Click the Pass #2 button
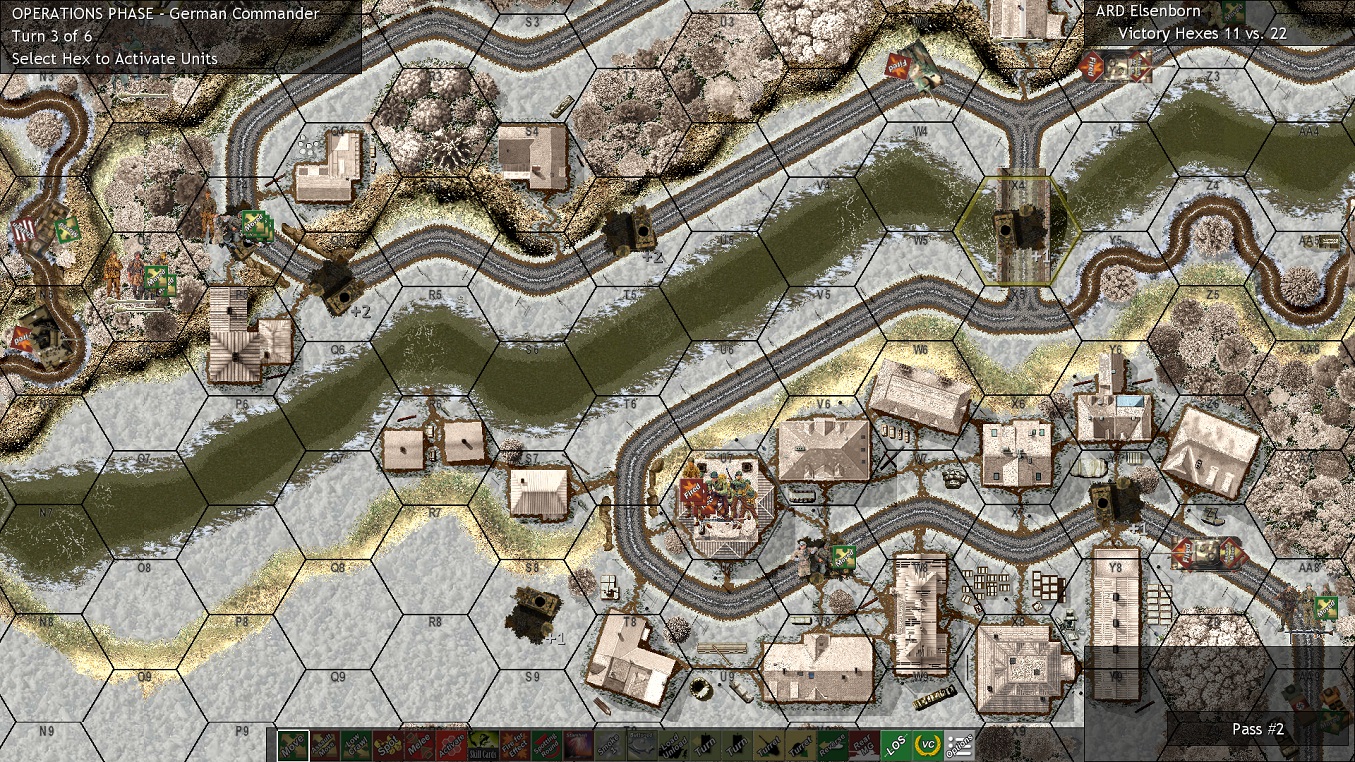Image resolution: width=1355 pixels, height=762 pixels. click(1257, 729)
